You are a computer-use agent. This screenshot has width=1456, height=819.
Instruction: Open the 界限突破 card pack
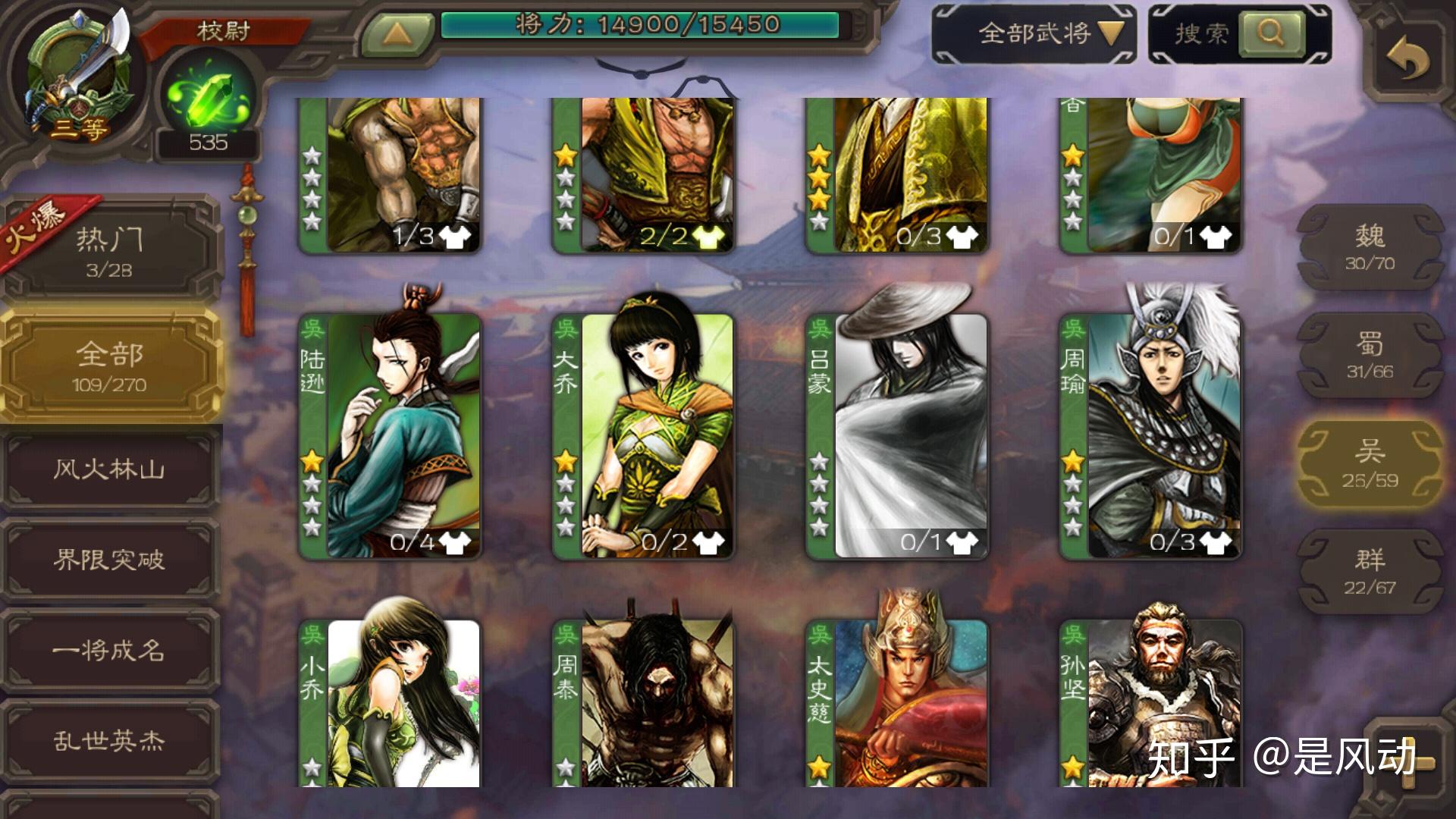pyautogui.click(x=110, y=560)
